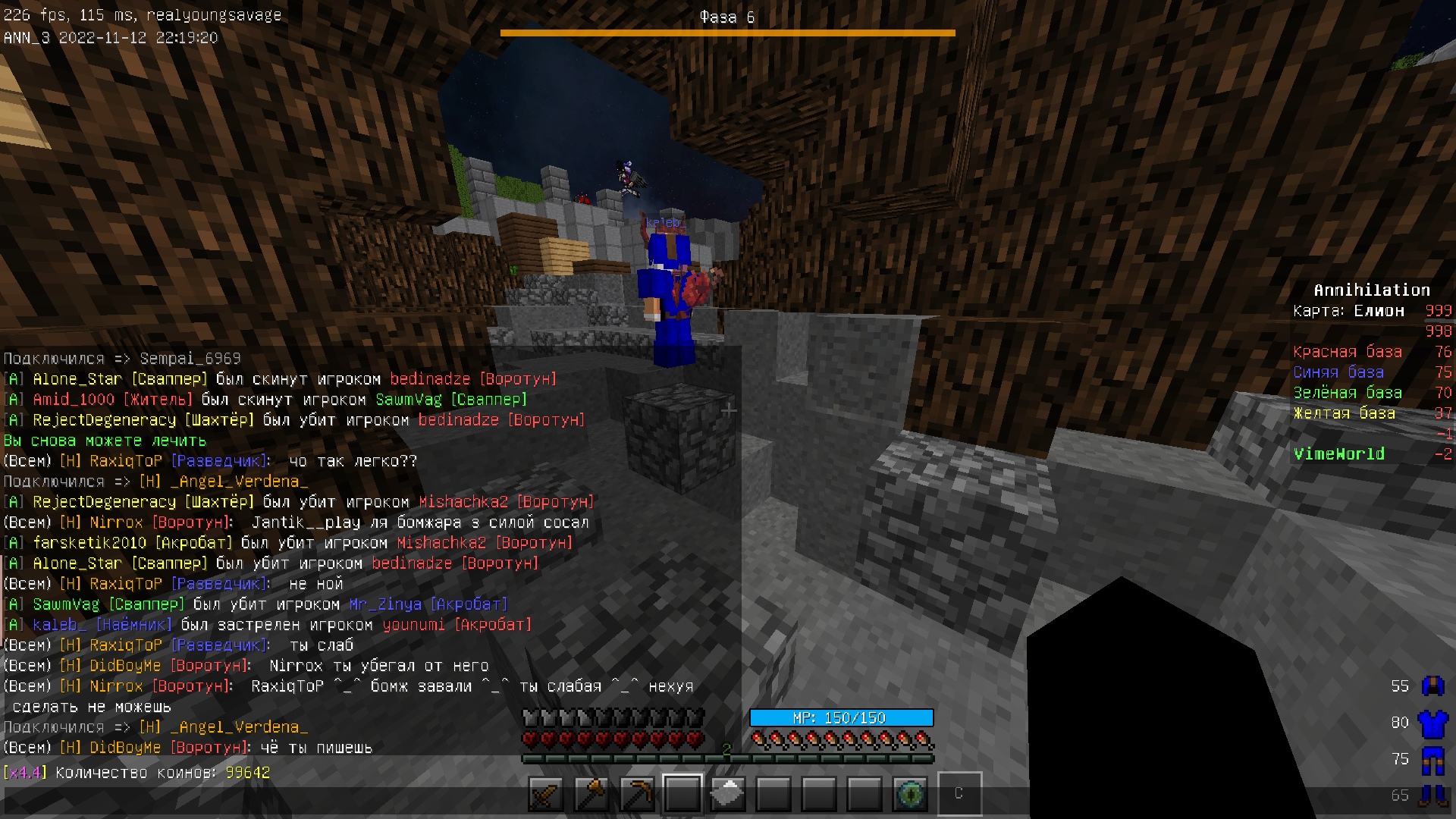Select the wooden sword in the hotbar
The height and width of the screenshot is (819, 1456).
click(x=545, y=794)
